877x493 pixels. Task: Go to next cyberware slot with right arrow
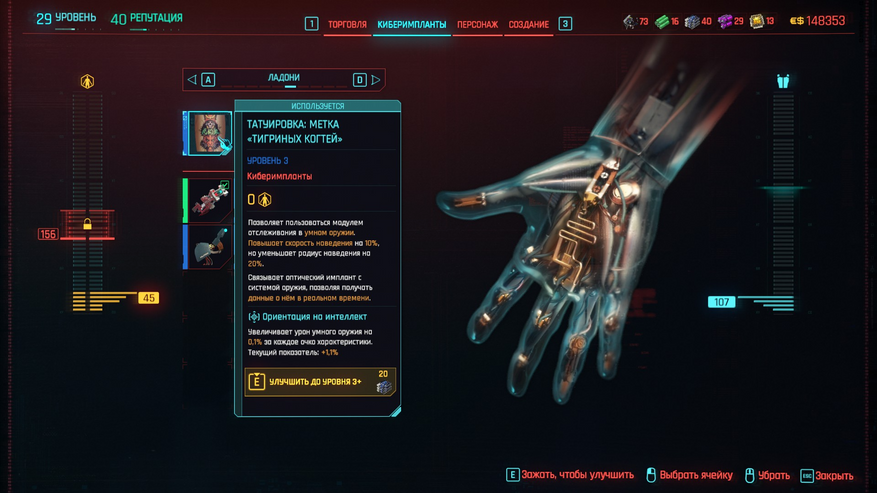376,80
